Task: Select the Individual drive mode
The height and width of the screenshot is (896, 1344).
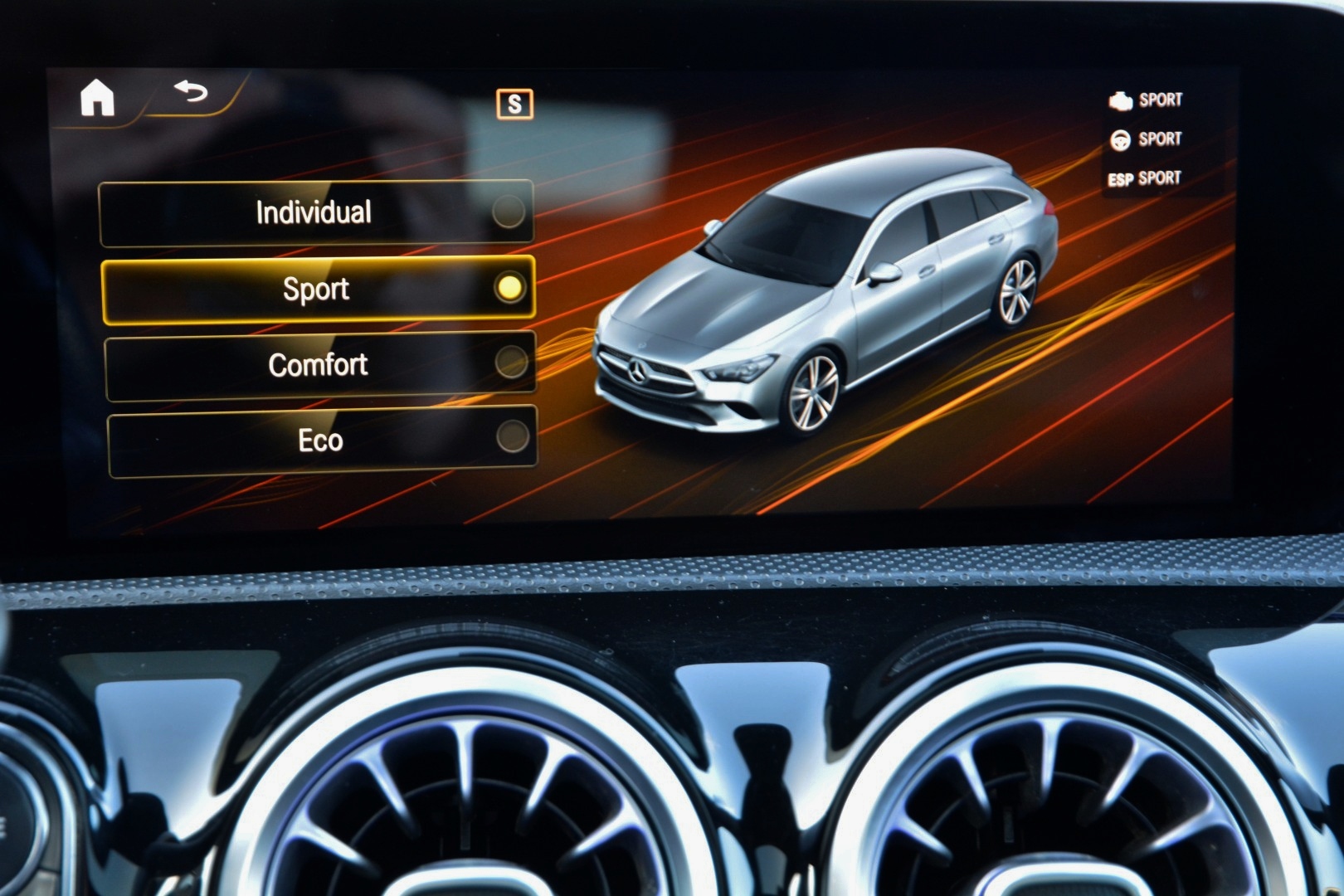Action: [315, 213]
